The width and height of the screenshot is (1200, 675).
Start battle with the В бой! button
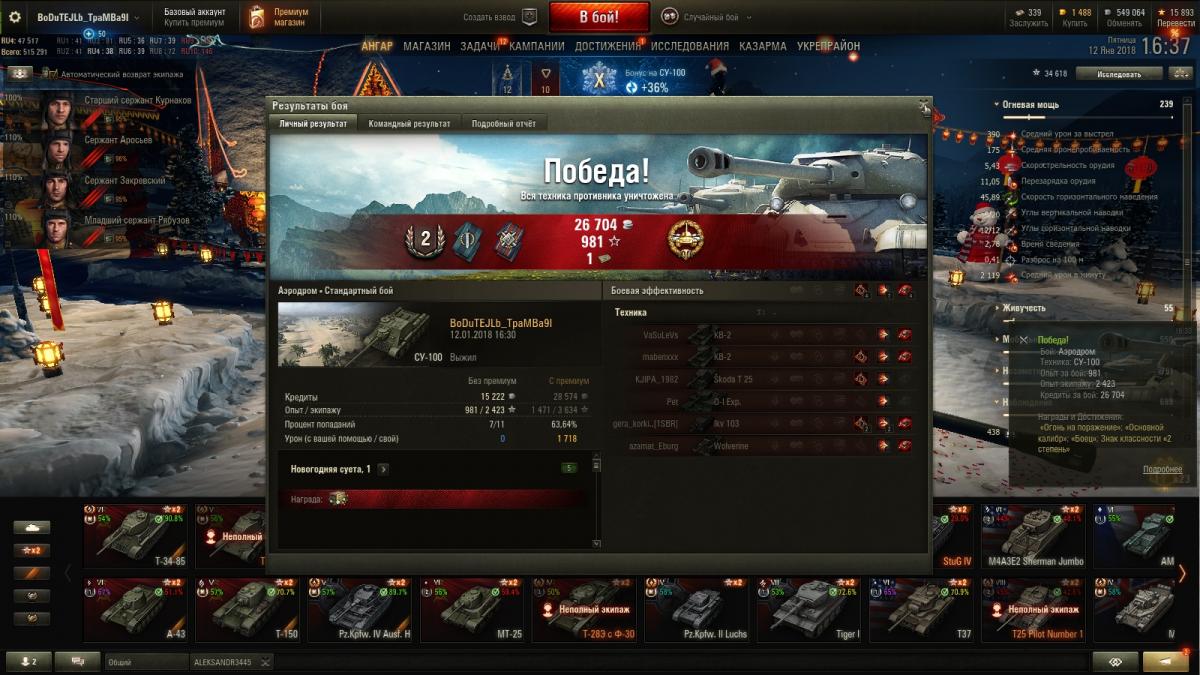(x=599, y=17)
